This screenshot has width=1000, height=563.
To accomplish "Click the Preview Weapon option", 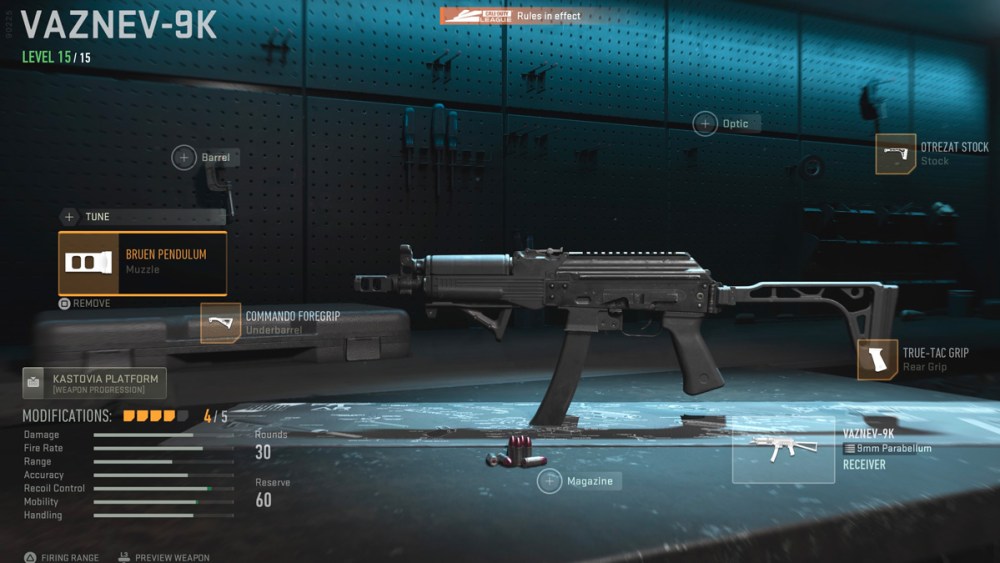I will point(164,557).
